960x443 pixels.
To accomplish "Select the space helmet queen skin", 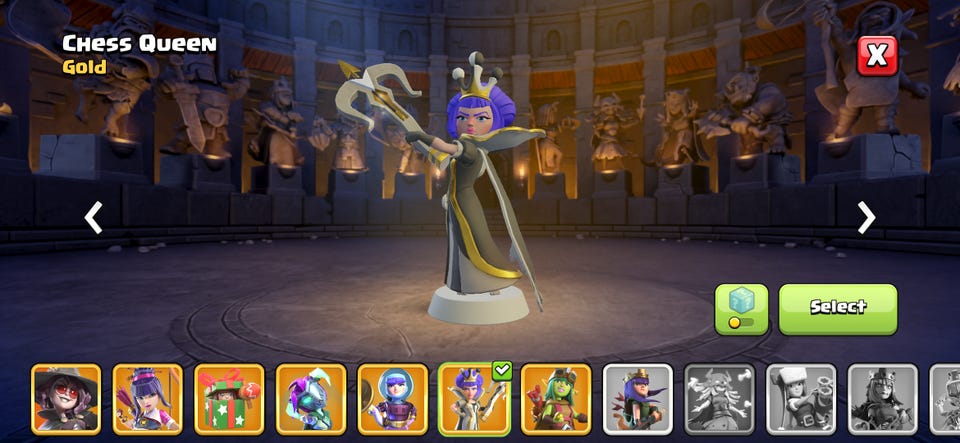I will [393, 398].
